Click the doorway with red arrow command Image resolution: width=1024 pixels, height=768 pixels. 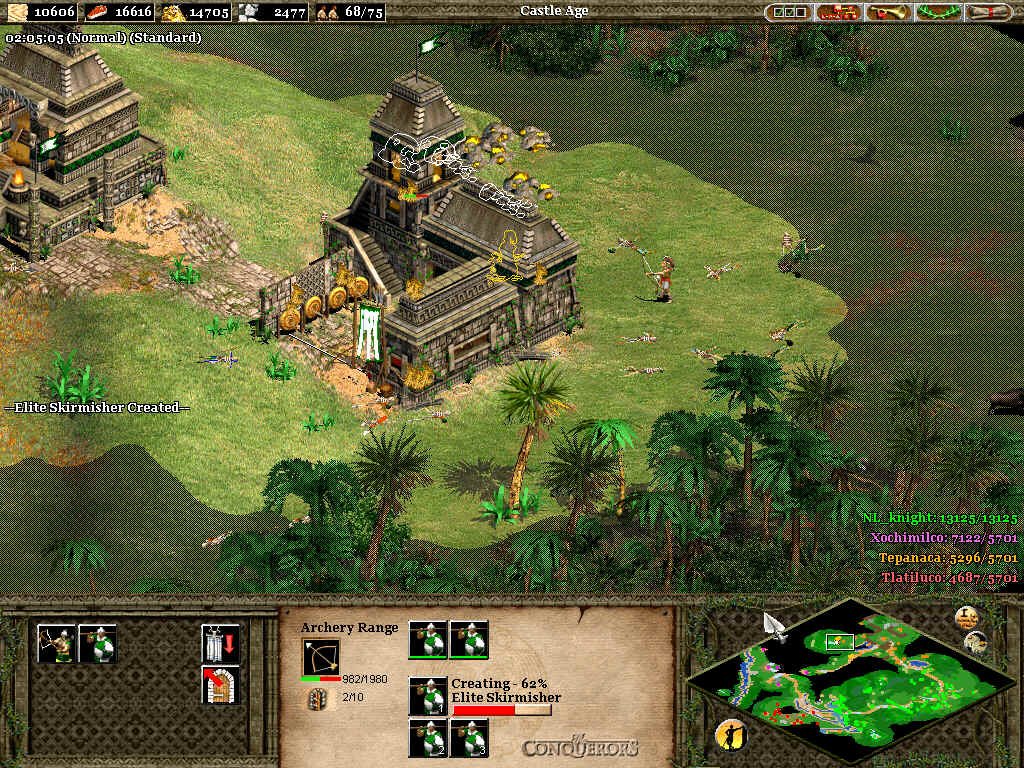220,684
